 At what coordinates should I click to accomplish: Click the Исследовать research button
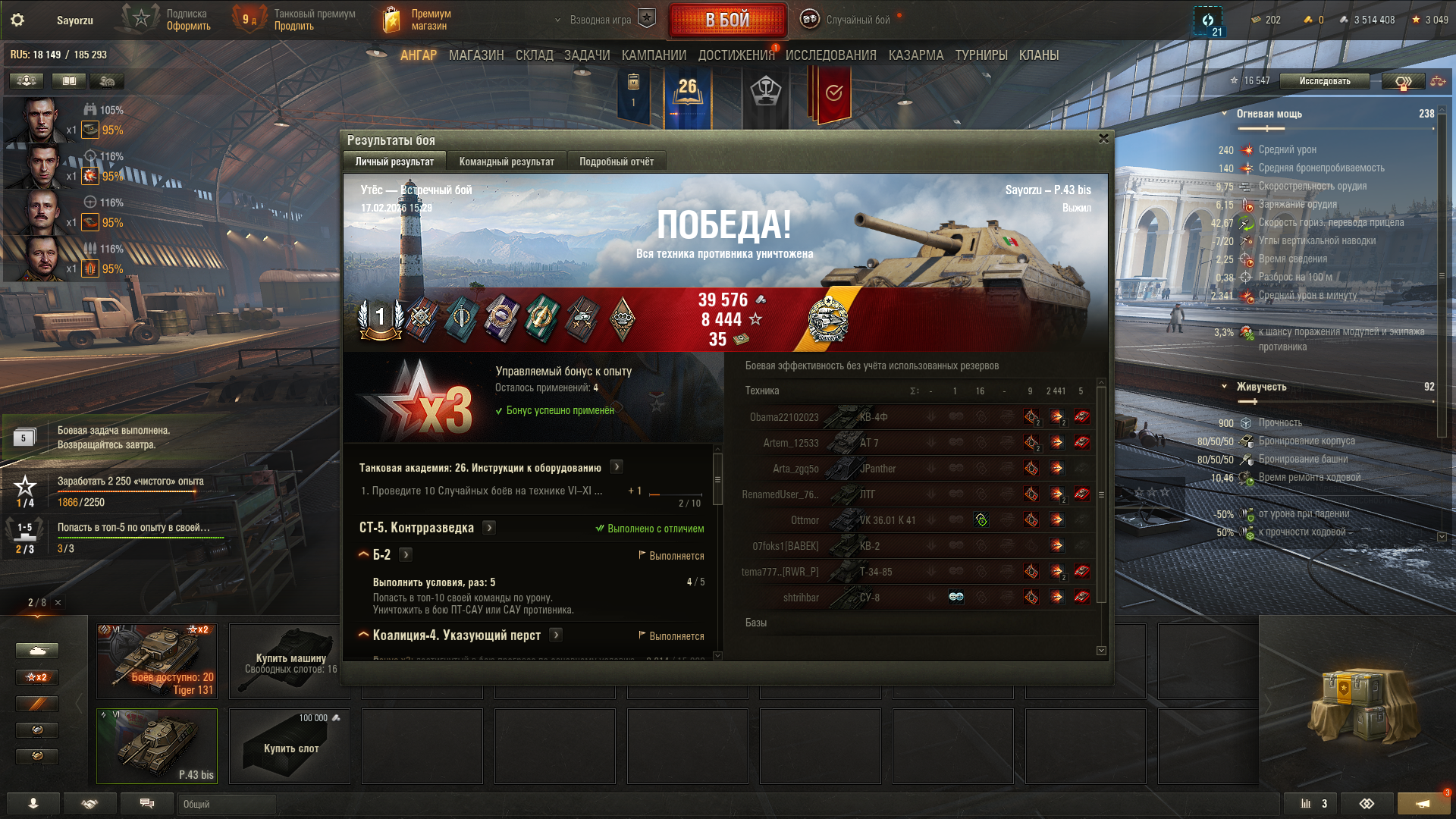coord(1324,81)
